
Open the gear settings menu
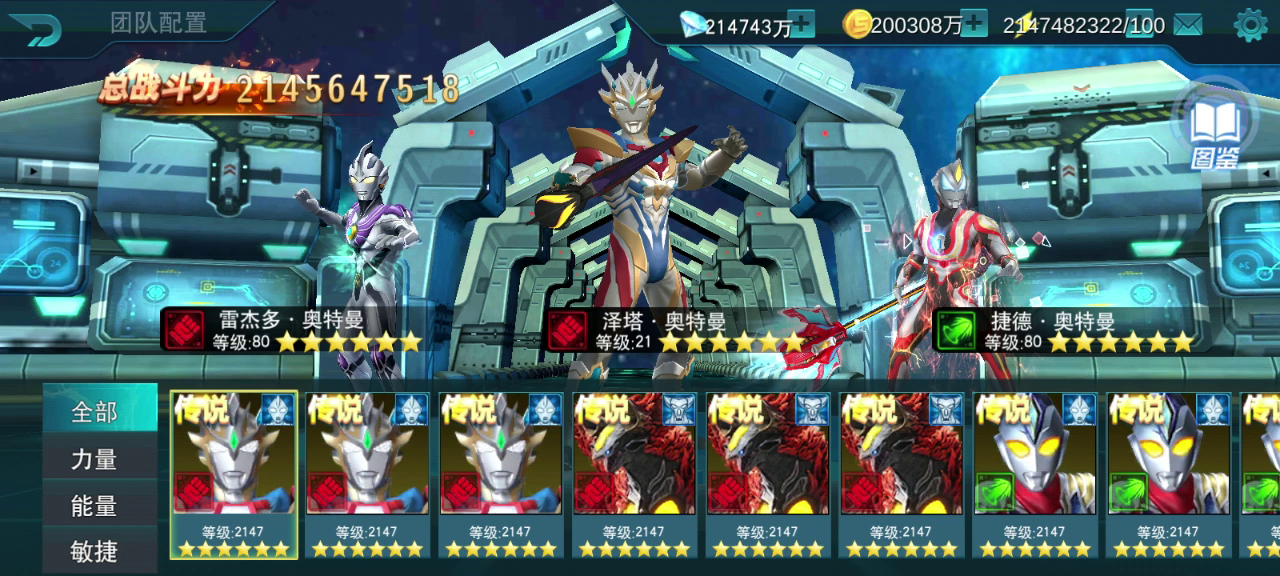1250,25
